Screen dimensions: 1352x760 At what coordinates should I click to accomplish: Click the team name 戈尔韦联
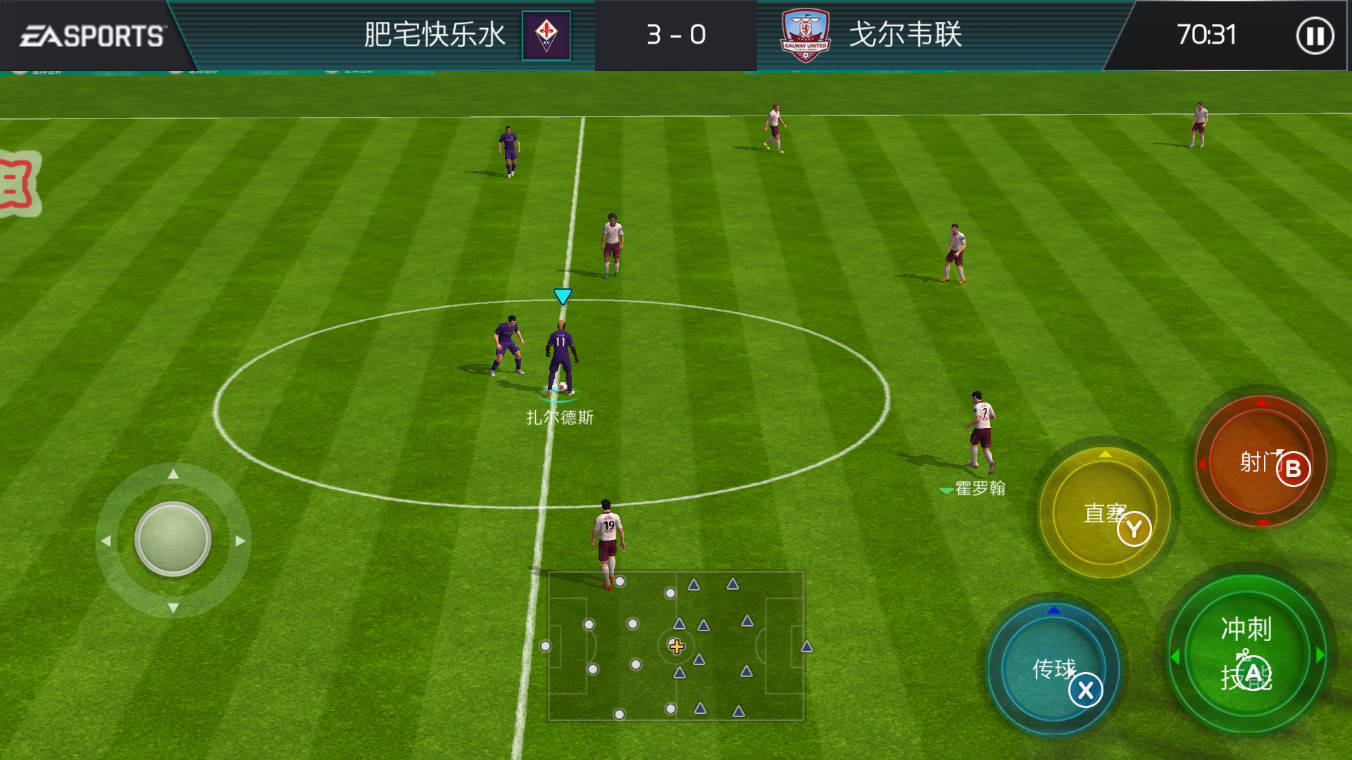905,35
